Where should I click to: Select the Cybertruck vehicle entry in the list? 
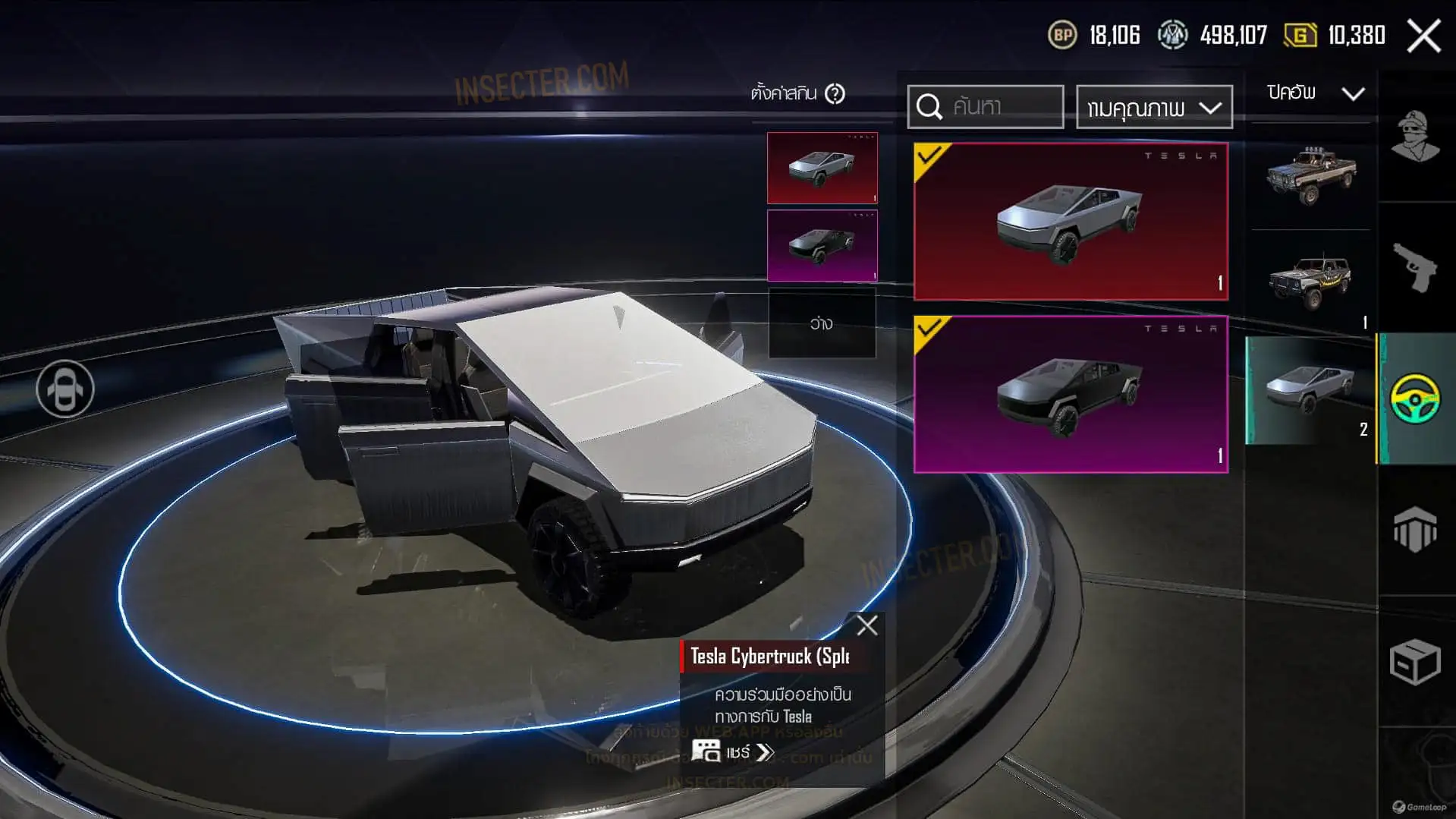click(x=1310, y=389)
